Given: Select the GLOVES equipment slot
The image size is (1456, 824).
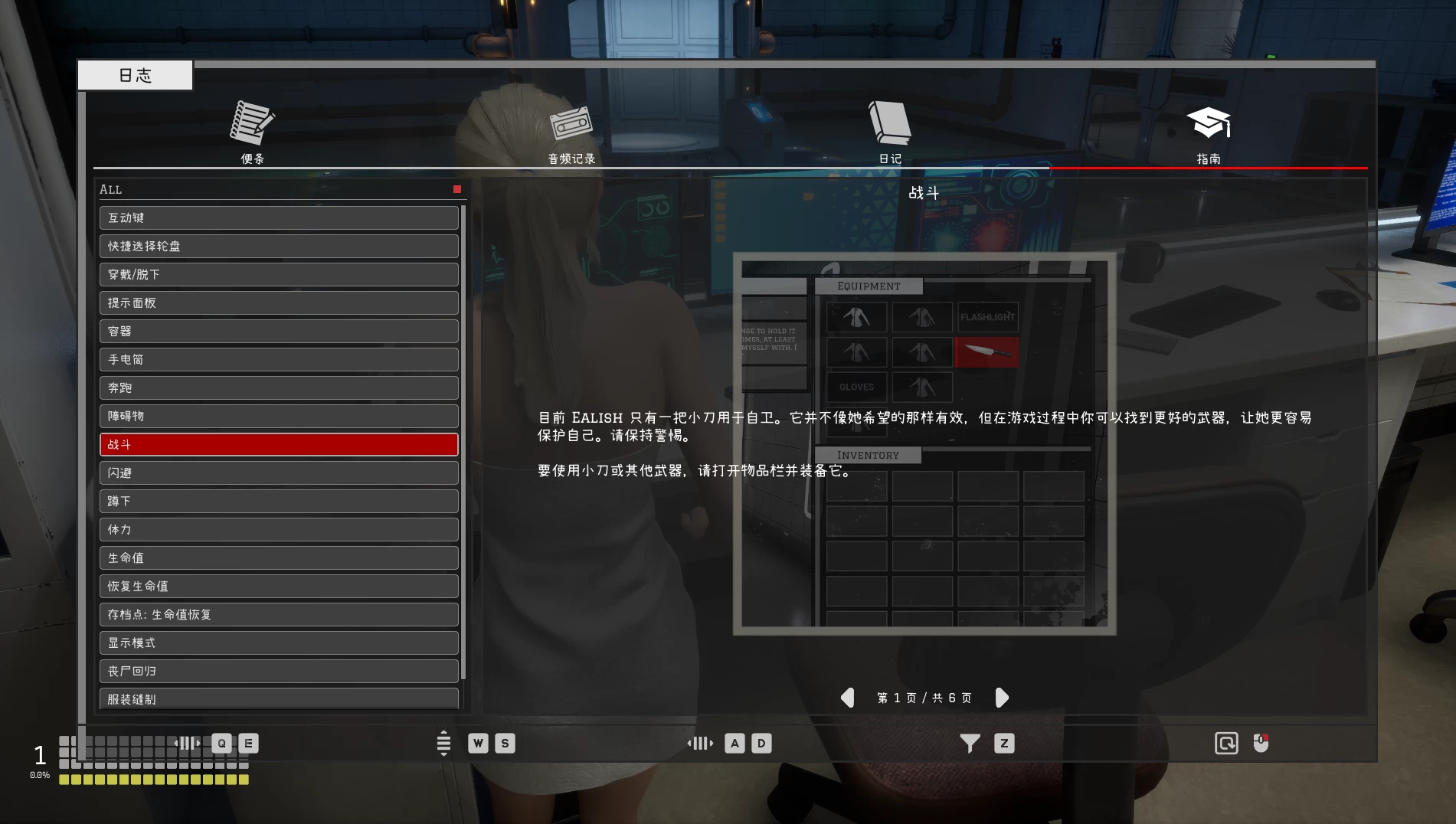Looking at the screenshot, I should click(856, 387).
